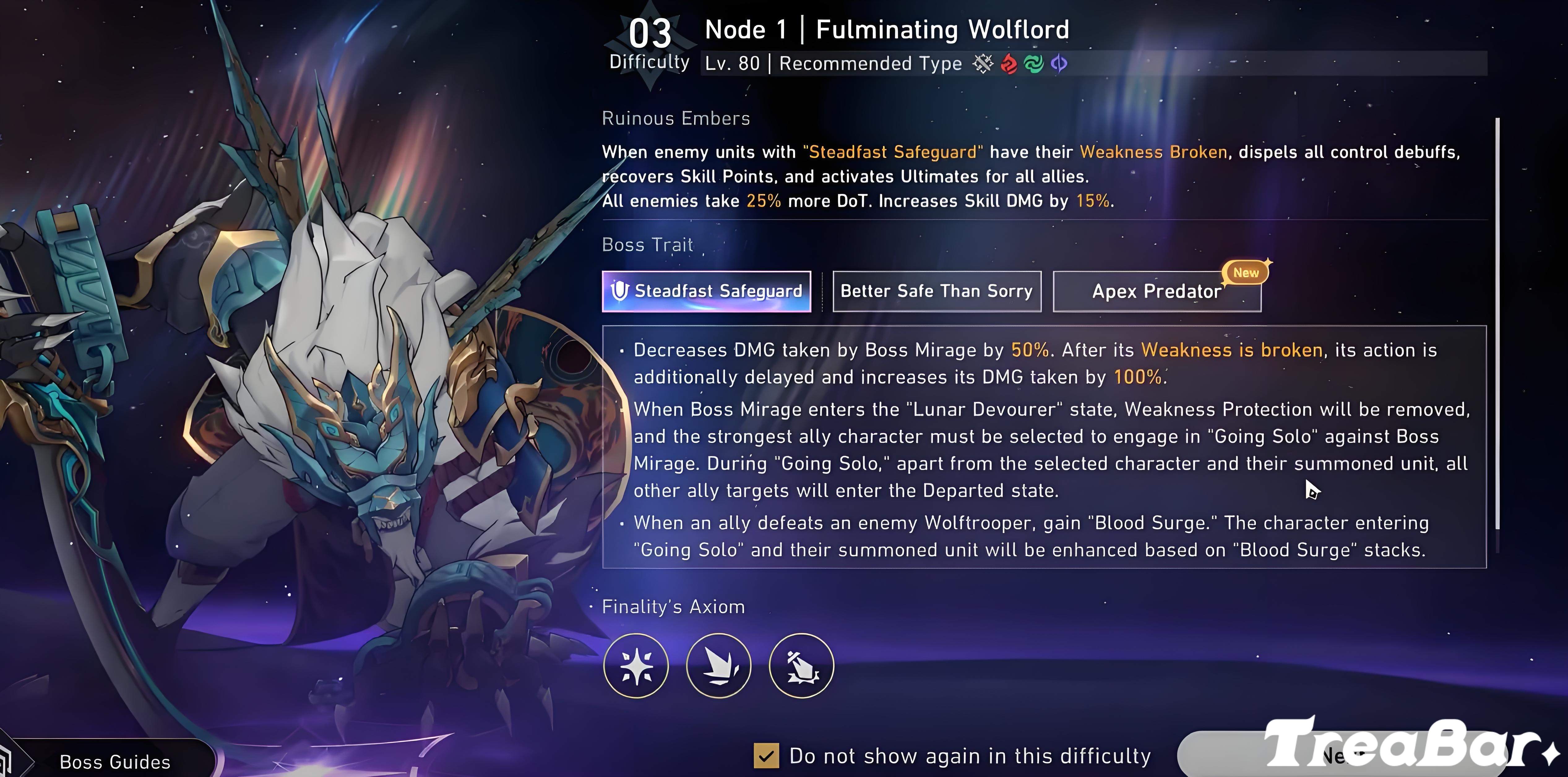Screen dimensions: 1568x777
Task: Select the Fire element recommended type icon
Action: 1009,65
